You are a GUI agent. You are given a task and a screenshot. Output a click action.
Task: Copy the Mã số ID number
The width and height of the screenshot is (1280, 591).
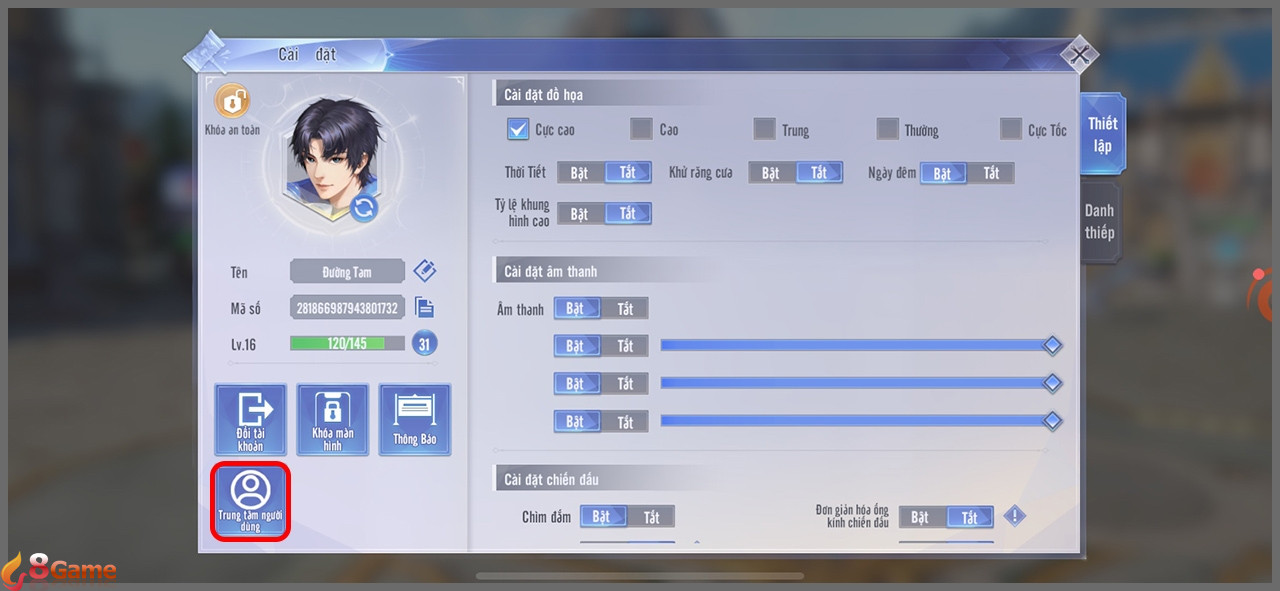[424, 308]
